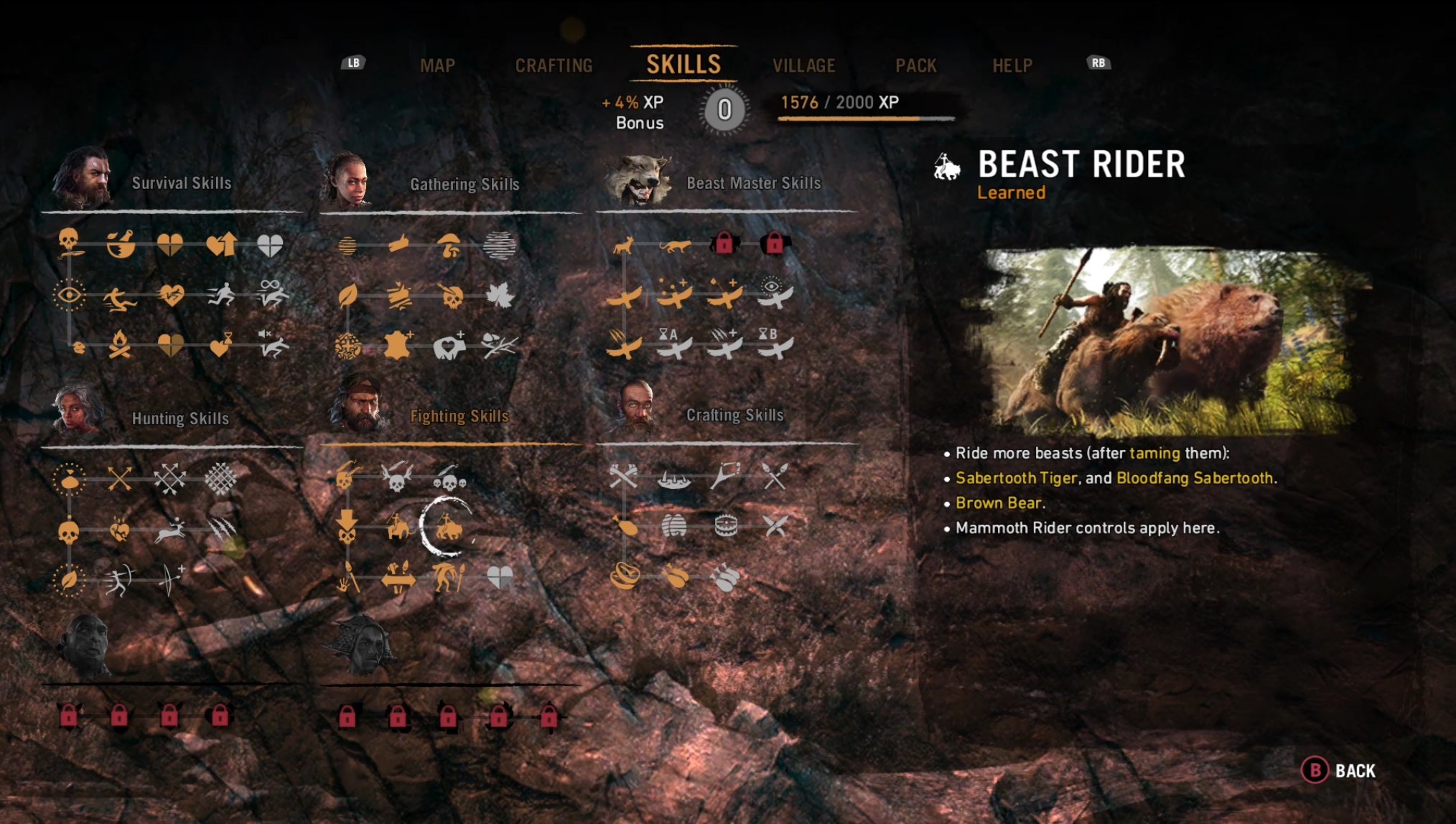Open the Pack tab
This screenshot has width=1456, height=824.
[915, 66]
